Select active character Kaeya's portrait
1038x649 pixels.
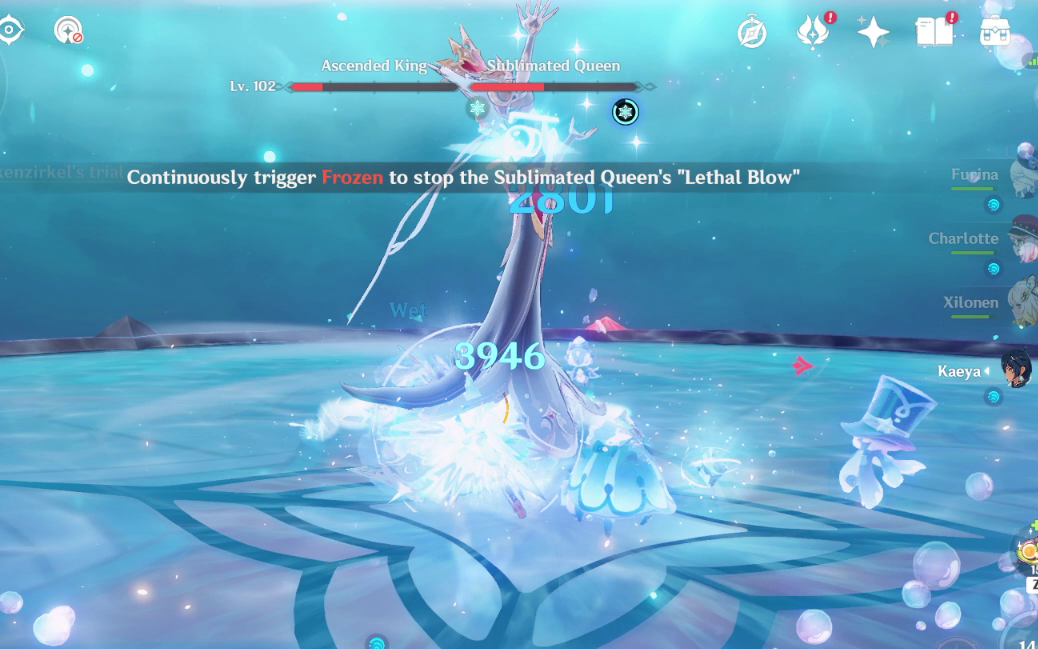1018,370
